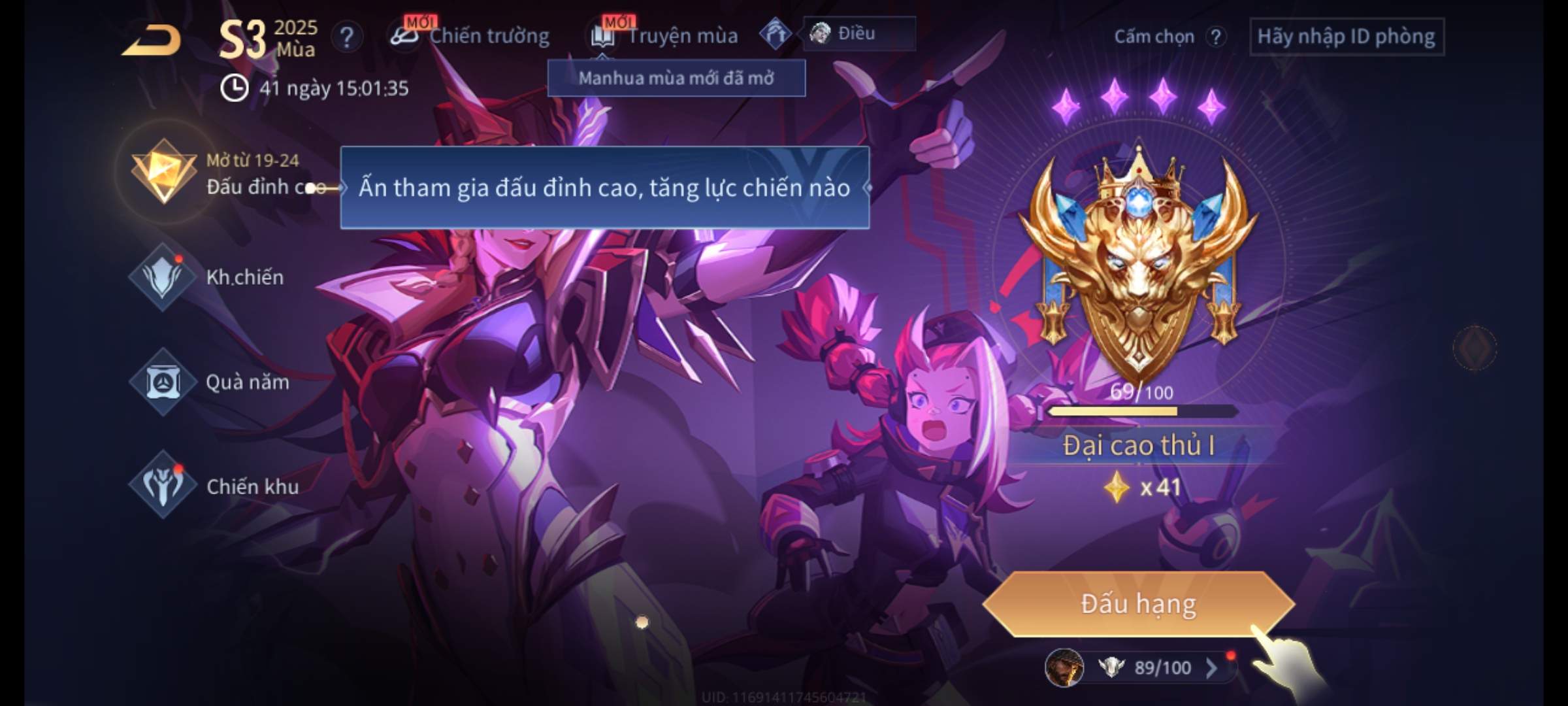The width and height of the screenshot is (1568, 706).
Task: Go back using the return arrow
Action: click(x=152, y=41)
